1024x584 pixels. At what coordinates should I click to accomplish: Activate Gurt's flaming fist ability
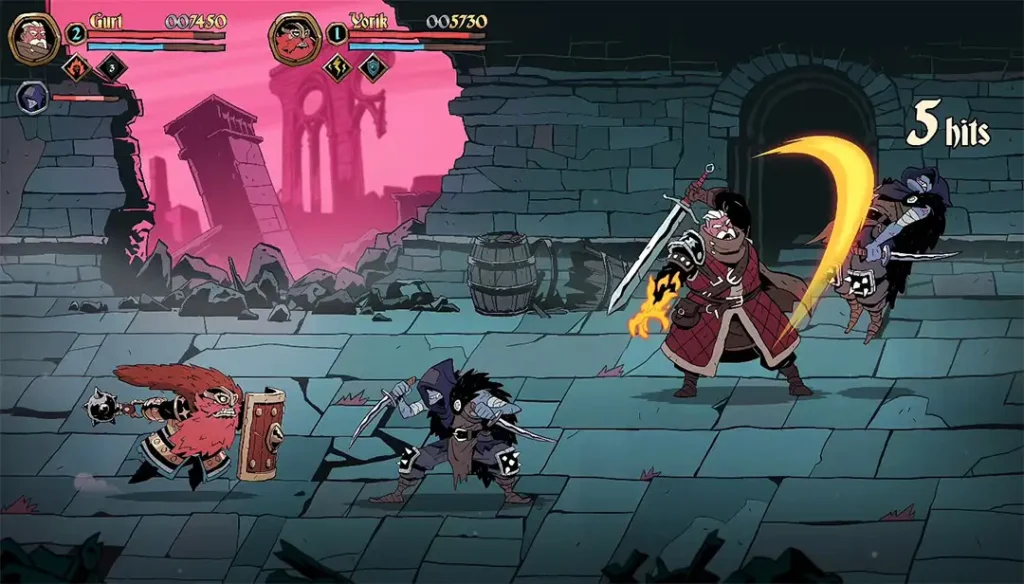pyautogui.click(x=78, y=68)
